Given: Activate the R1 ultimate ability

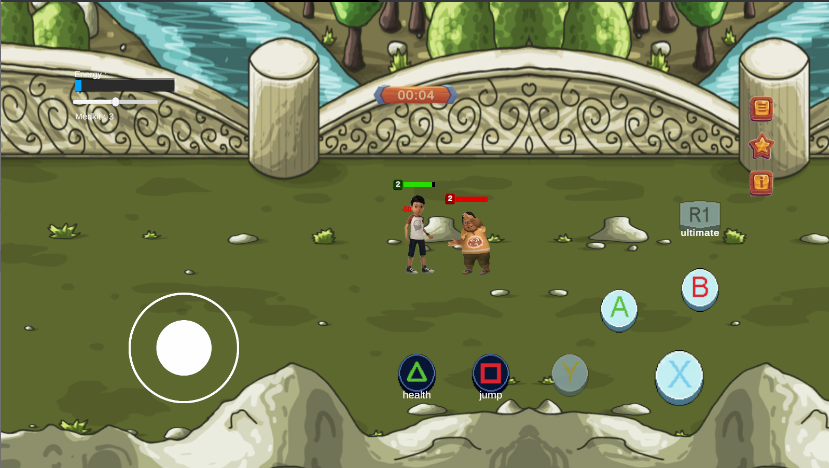Looking at the screenshot, I should point(699,215).
